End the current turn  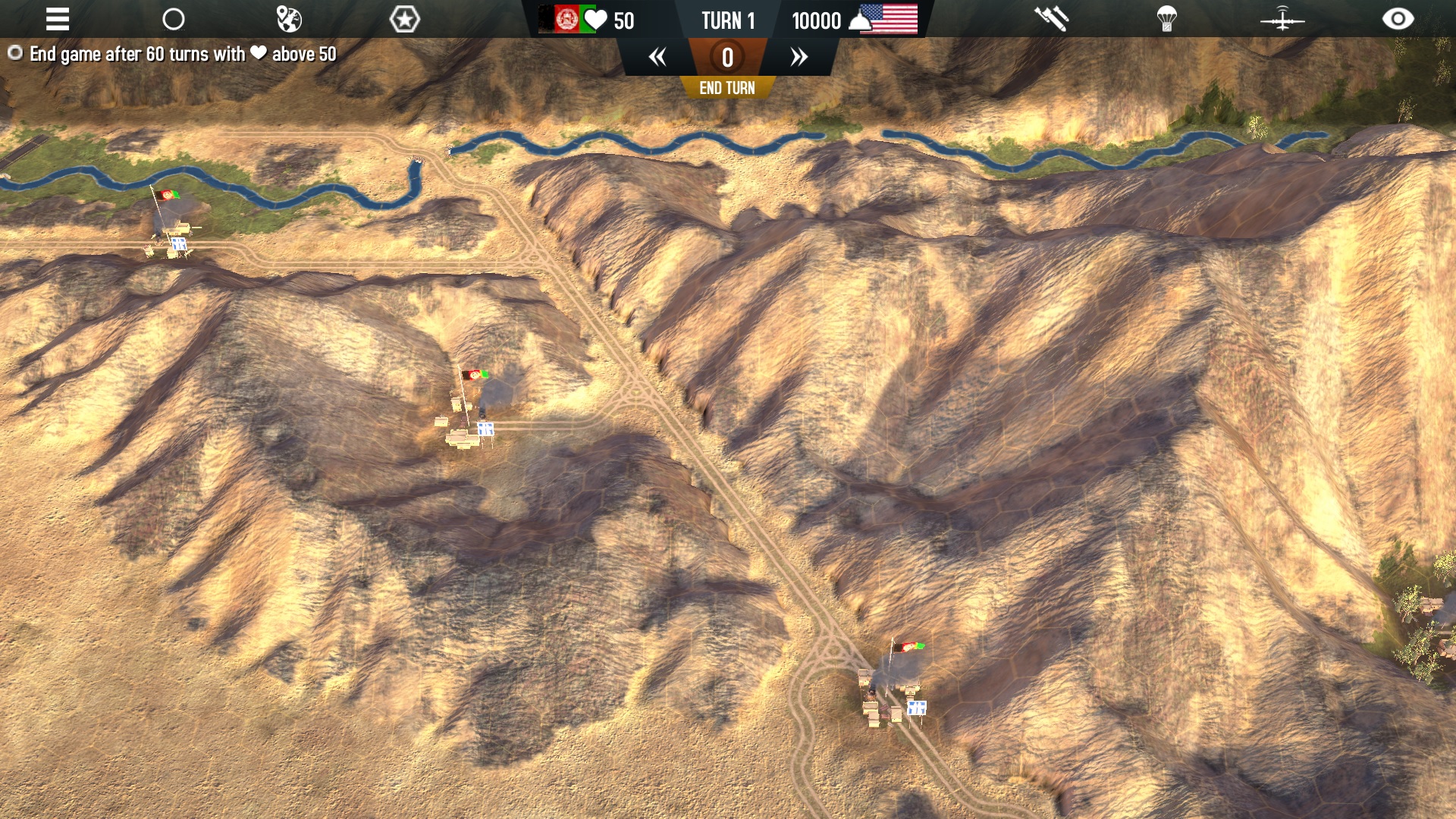coord(726,88)
